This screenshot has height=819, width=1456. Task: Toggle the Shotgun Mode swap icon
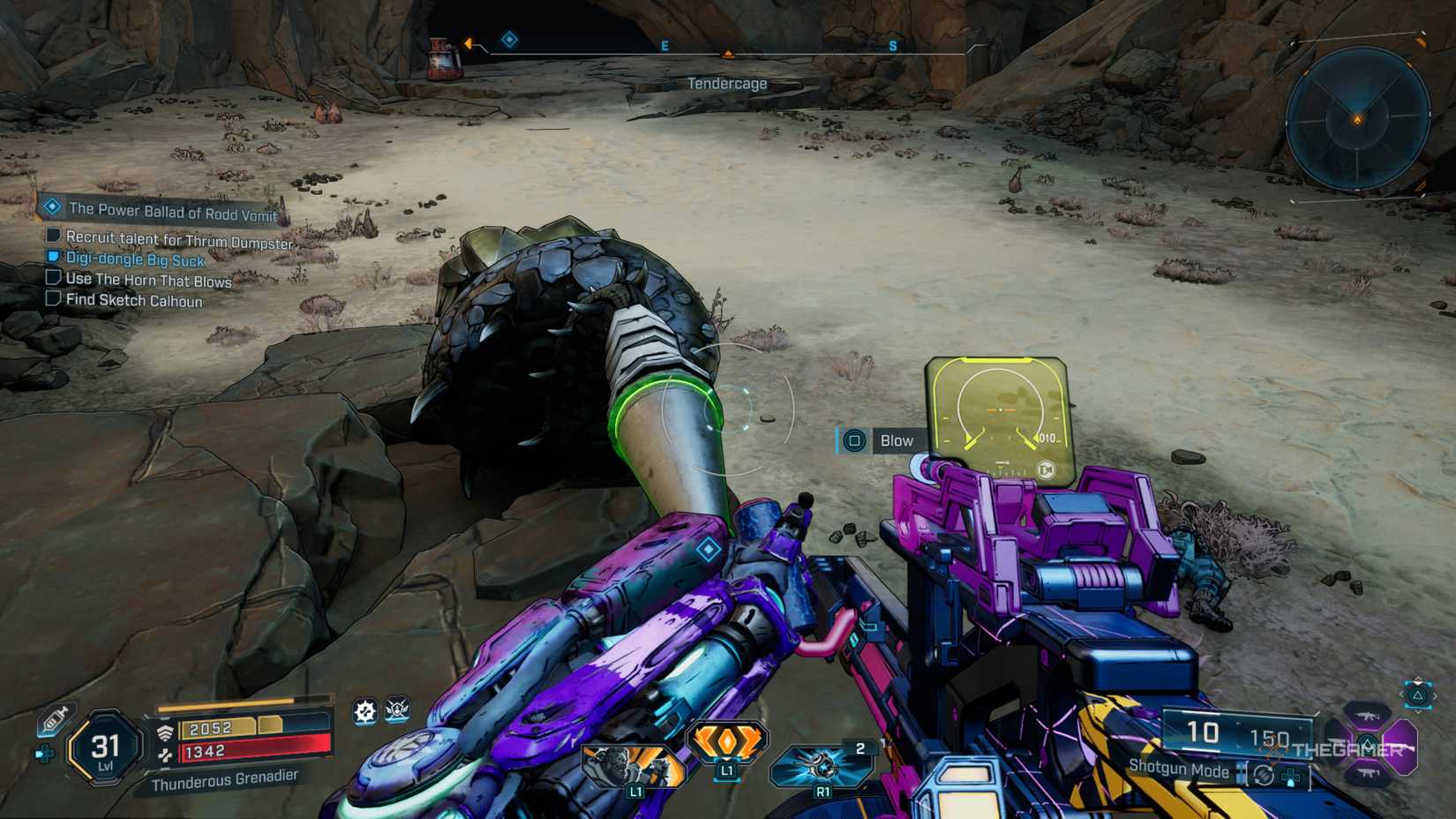(x=1264, y=775)
